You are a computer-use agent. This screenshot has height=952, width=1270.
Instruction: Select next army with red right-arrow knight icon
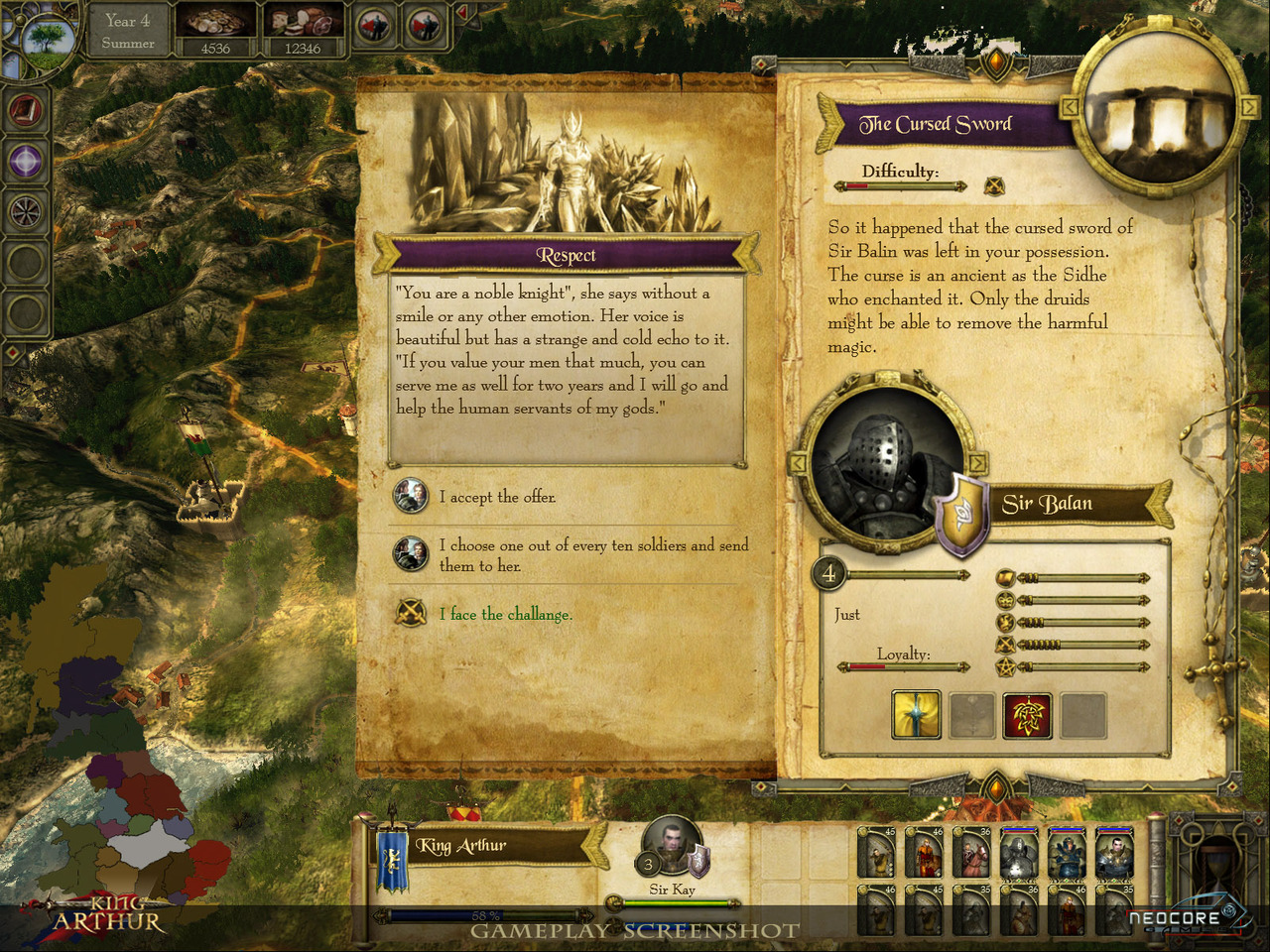pos(424,27)
